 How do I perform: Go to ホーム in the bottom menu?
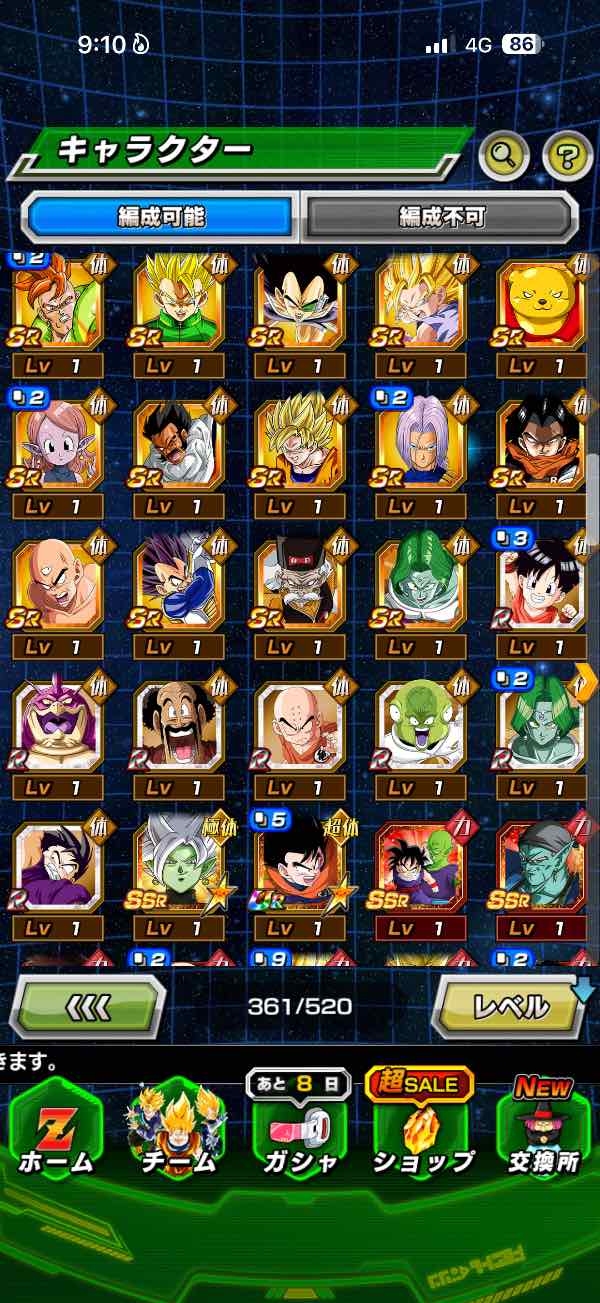click(x=54, y=1133)
